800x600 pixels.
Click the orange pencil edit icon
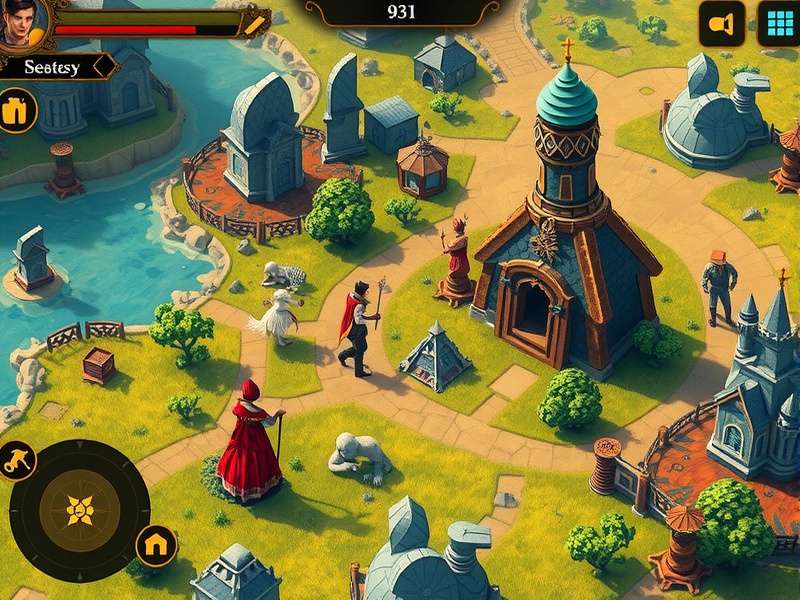(x=255, y=22)
